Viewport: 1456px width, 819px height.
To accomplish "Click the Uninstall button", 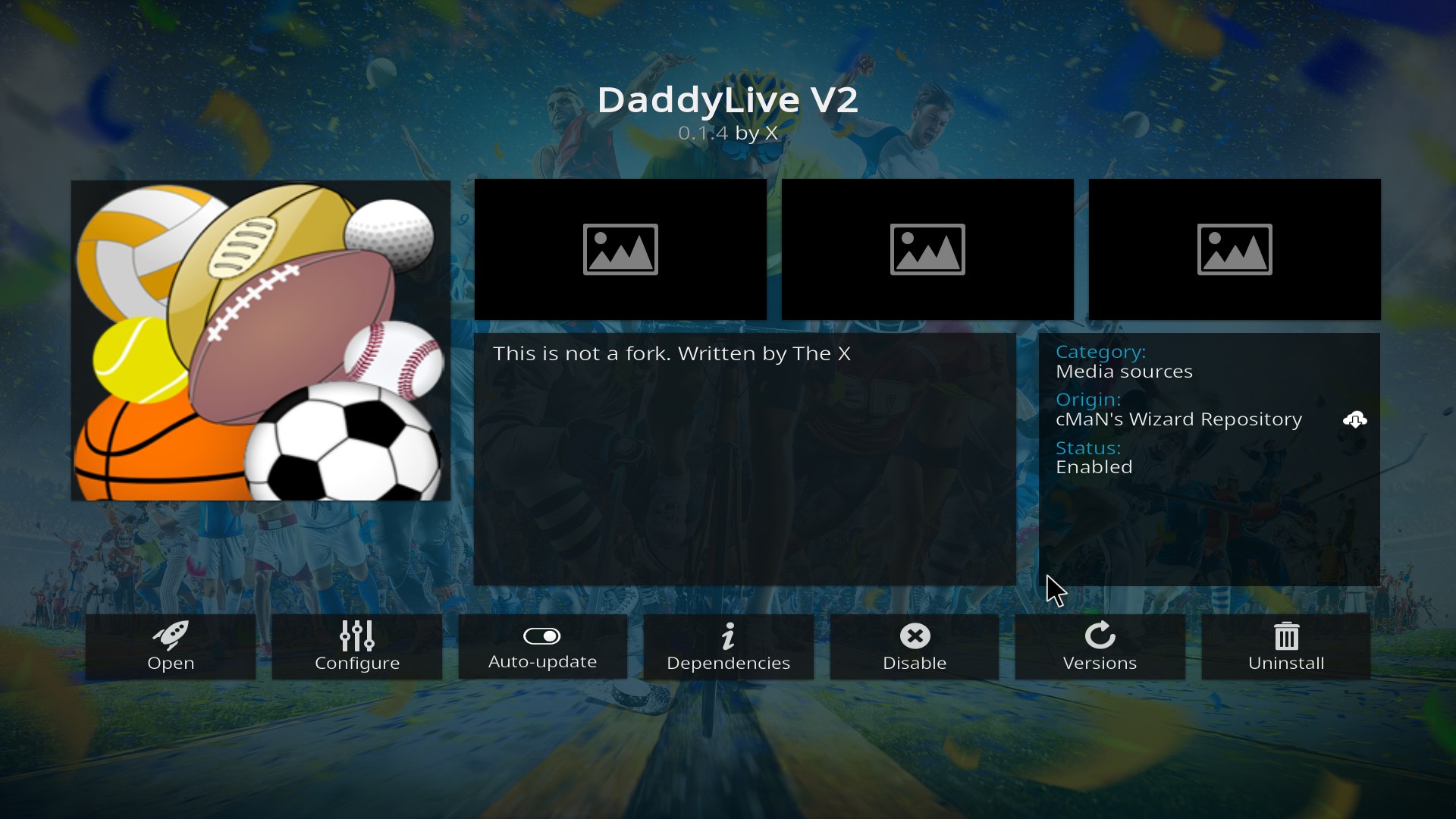I will pyautogui.click(x=1285, y=647).
